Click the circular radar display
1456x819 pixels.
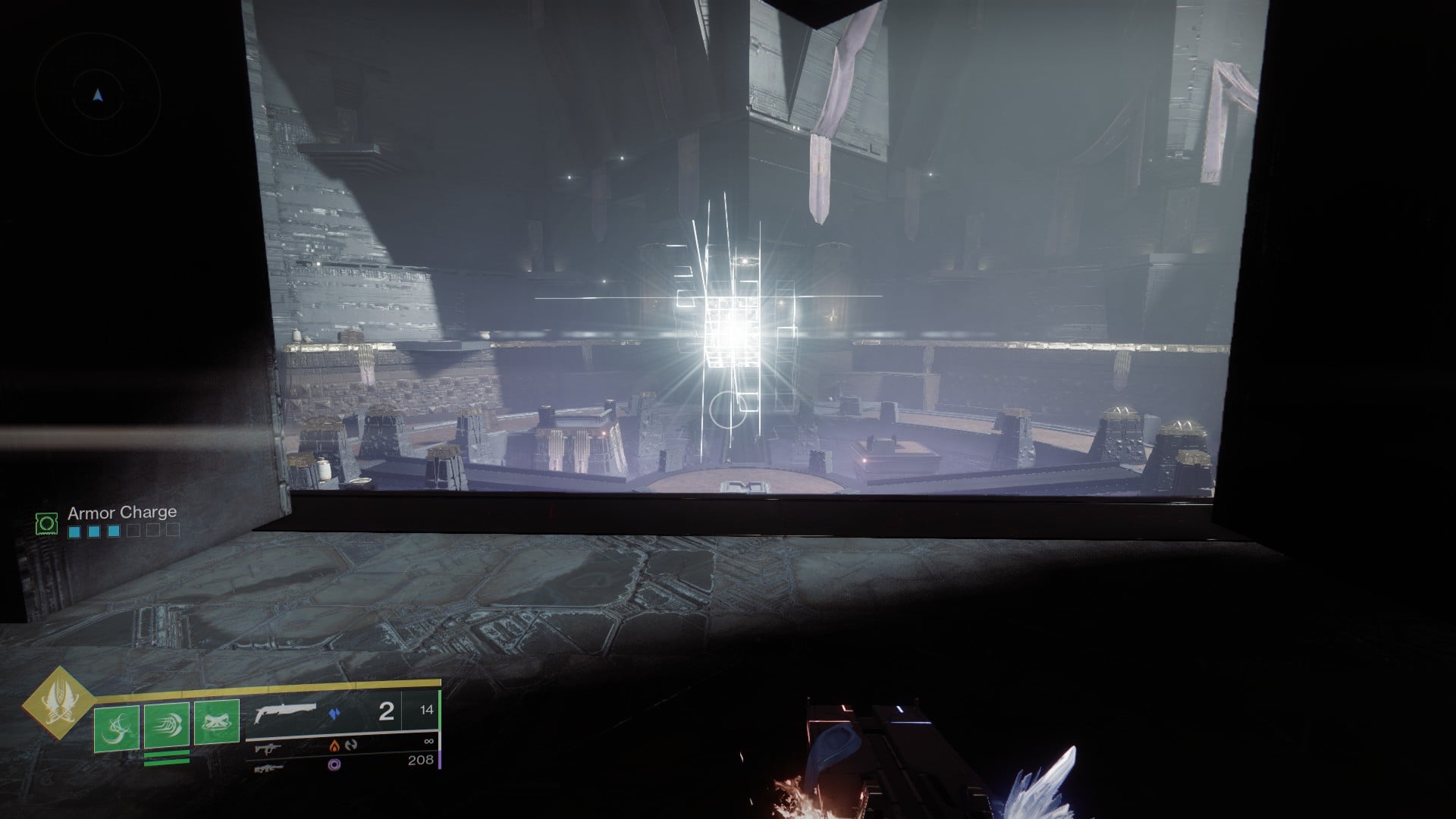click(97, 95)
